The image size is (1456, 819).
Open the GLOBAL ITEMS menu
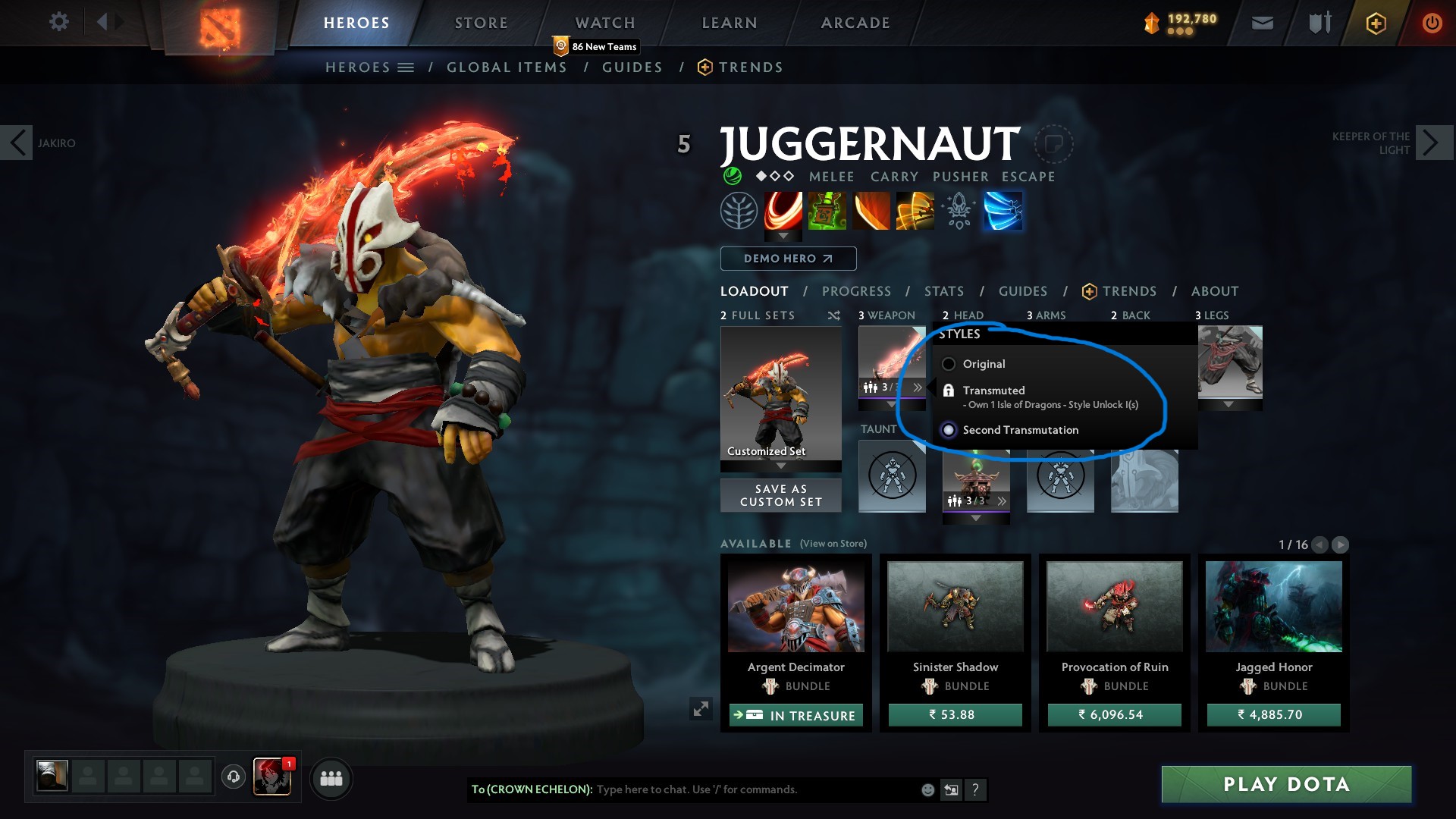(x=507, y=67)
